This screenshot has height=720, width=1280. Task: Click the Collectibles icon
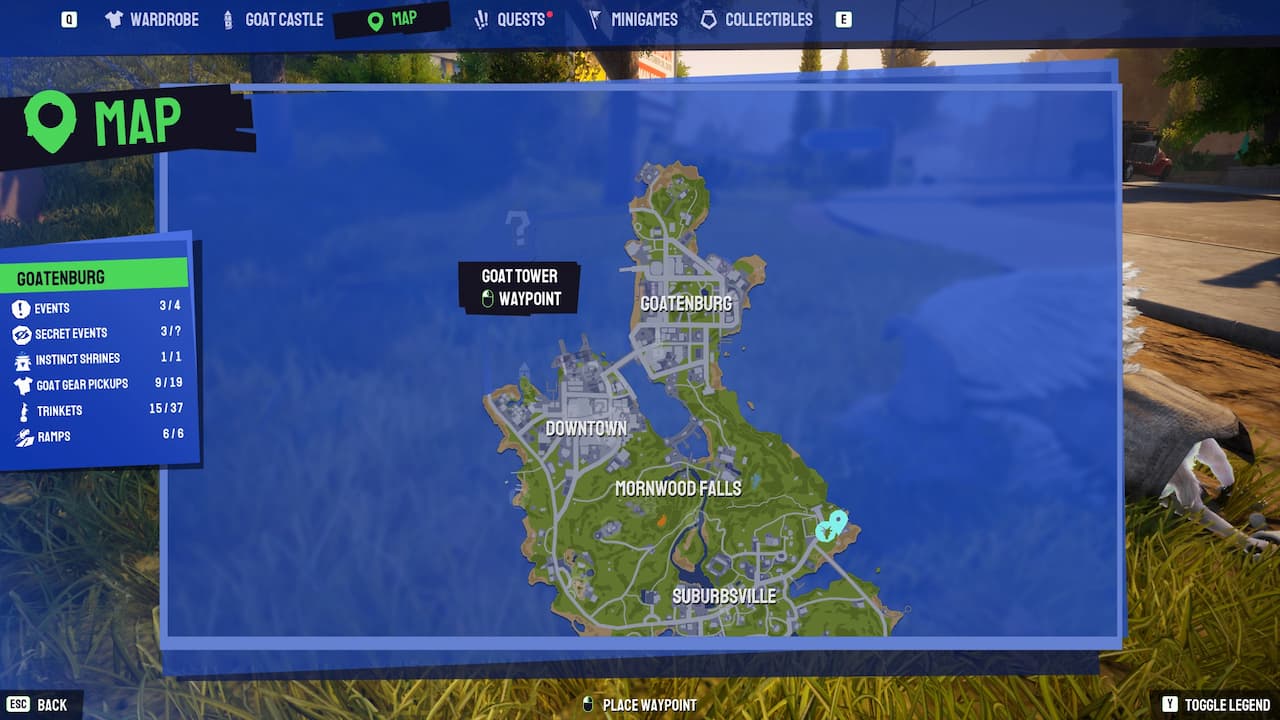708,18
